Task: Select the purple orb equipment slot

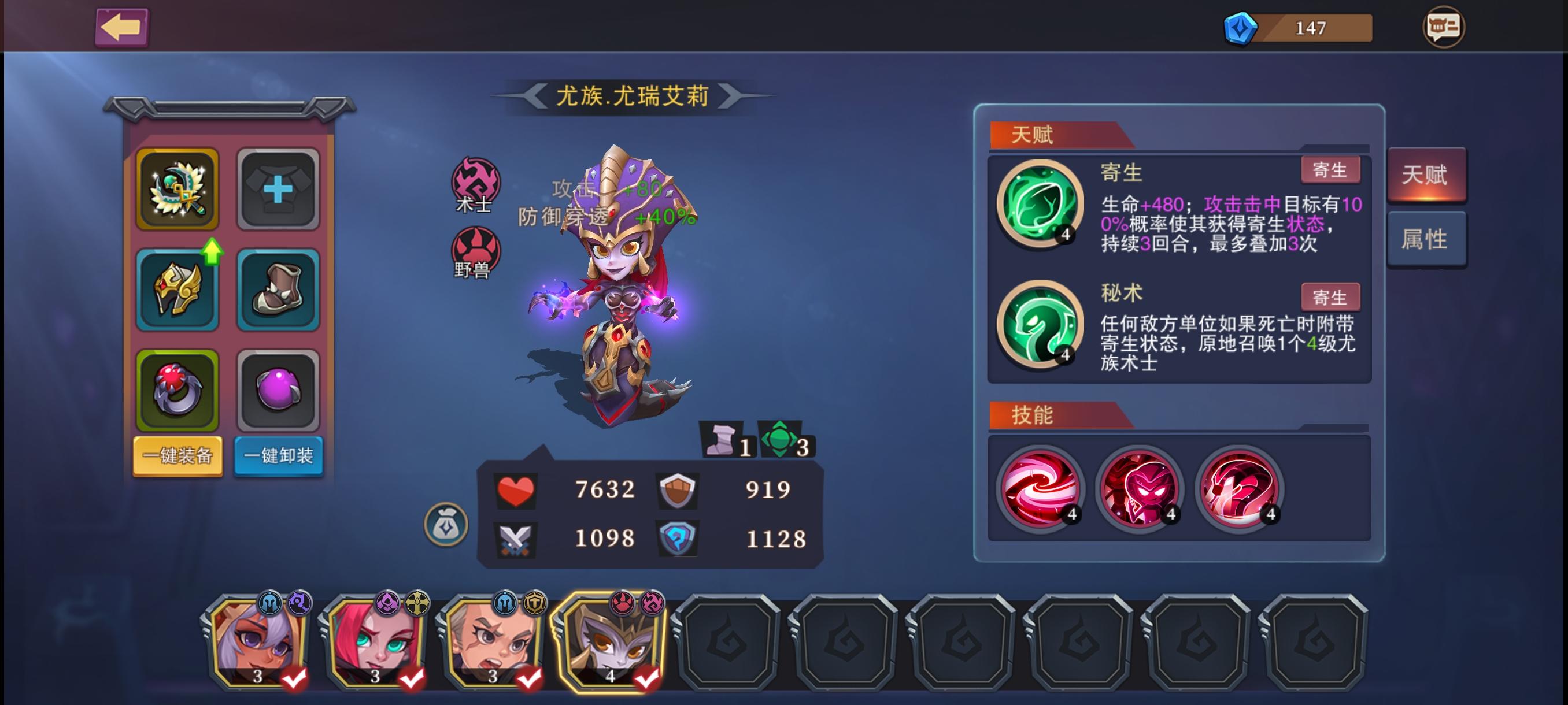Action: coord(279,391)
